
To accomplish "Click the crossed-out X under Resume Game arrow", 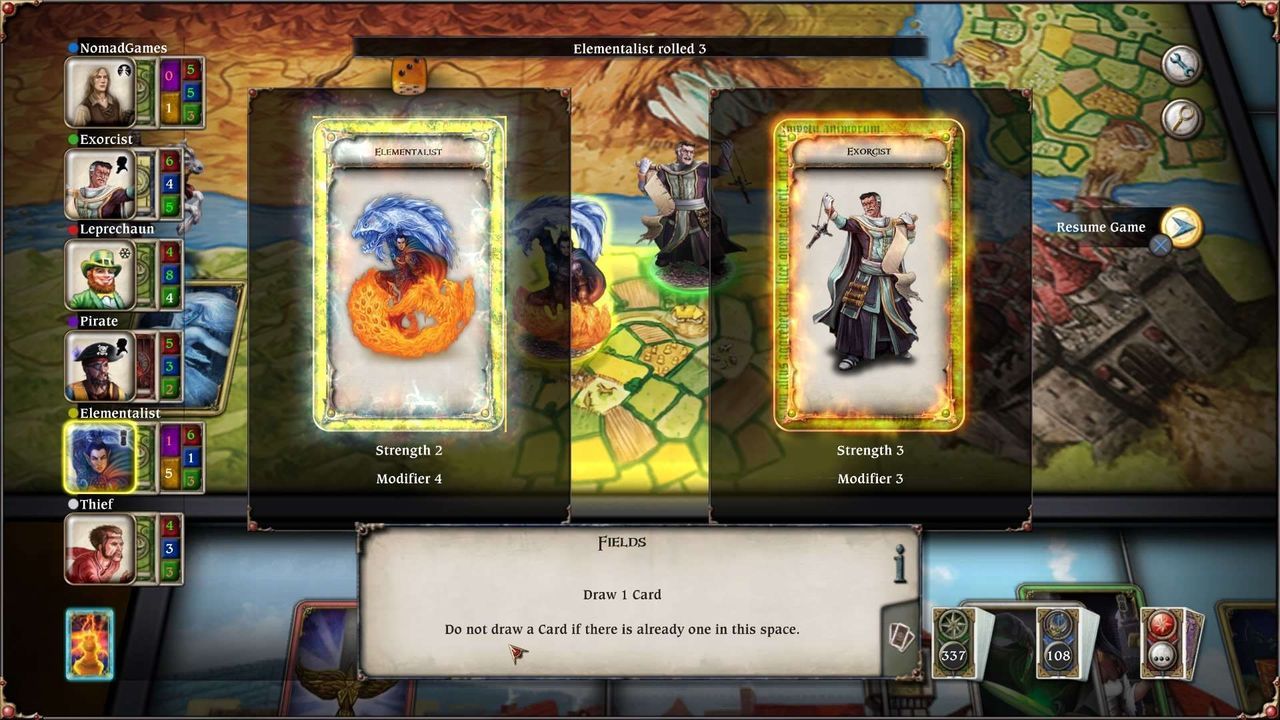I will (x=1160, y=245).
